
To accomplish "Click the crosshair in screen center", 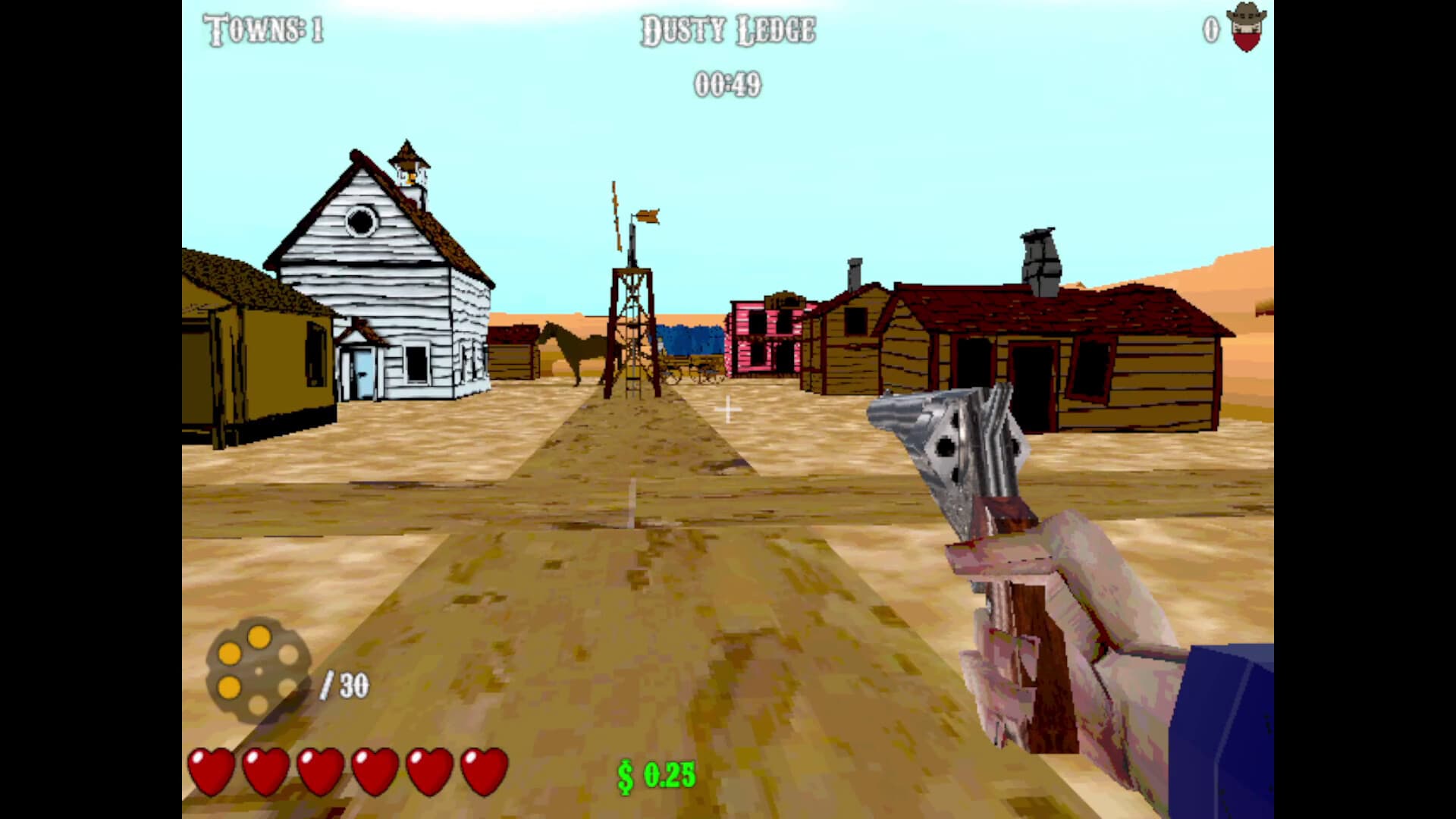I will click(x=729, y=409).
